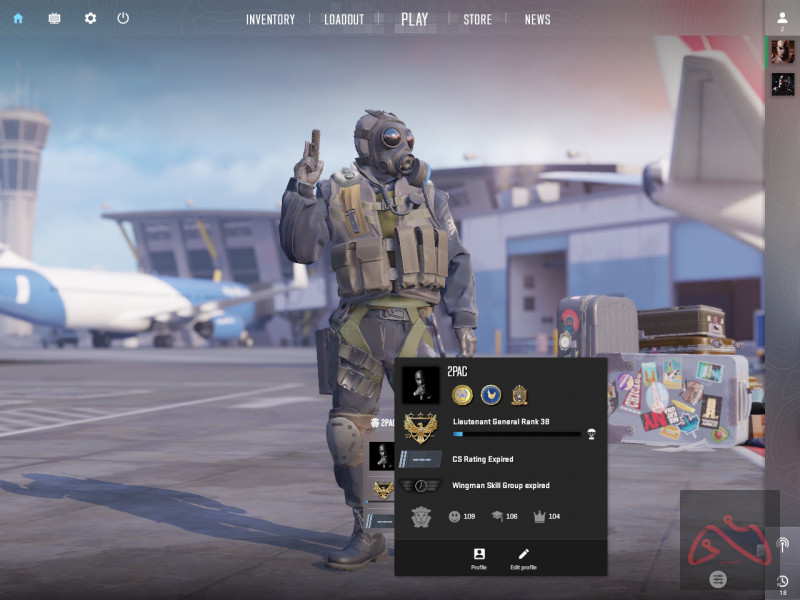Click the power quit icon

(123, 18)
